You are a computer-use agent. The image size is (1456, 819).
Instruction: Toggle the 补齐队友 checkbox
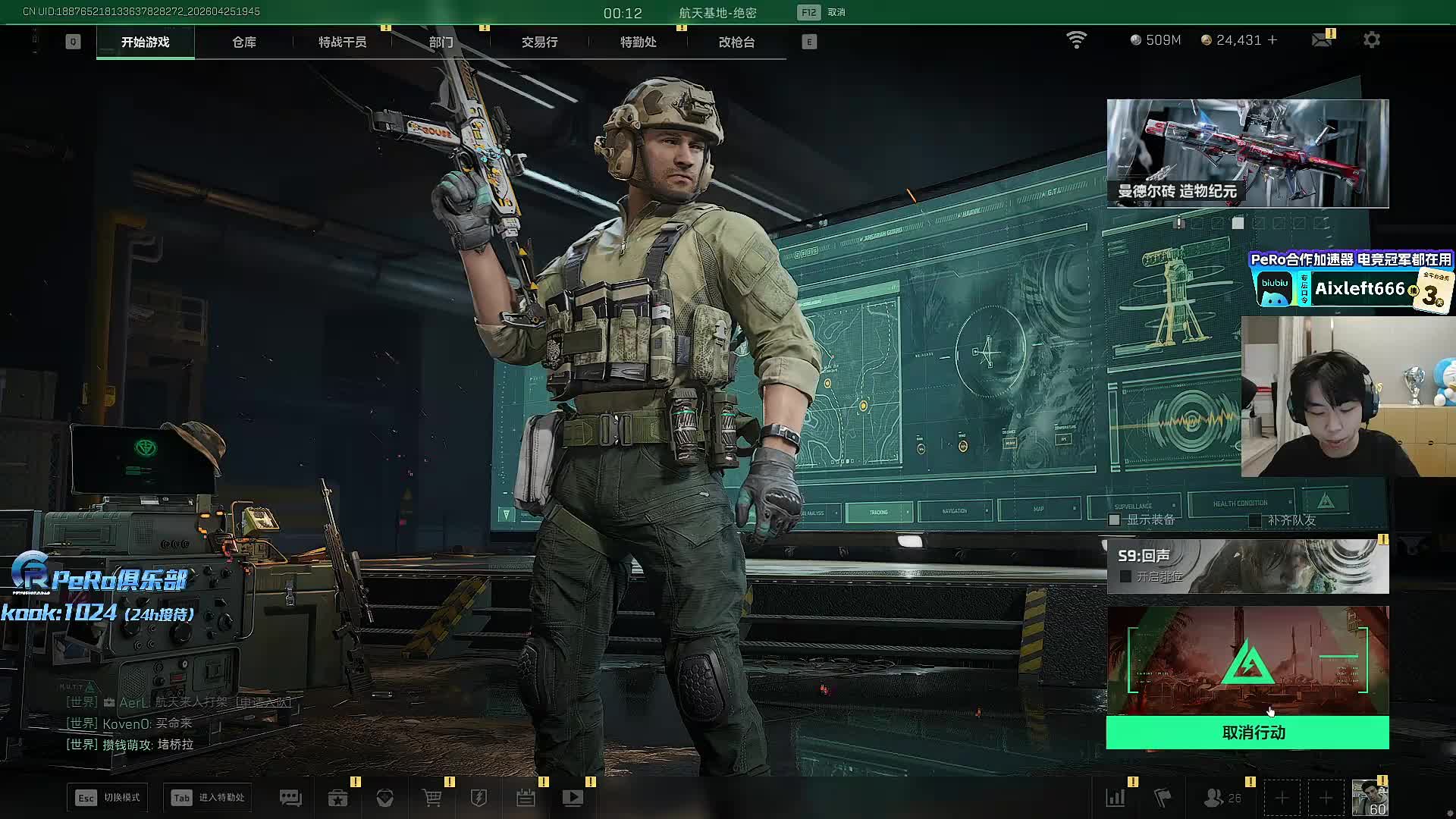1255,520
